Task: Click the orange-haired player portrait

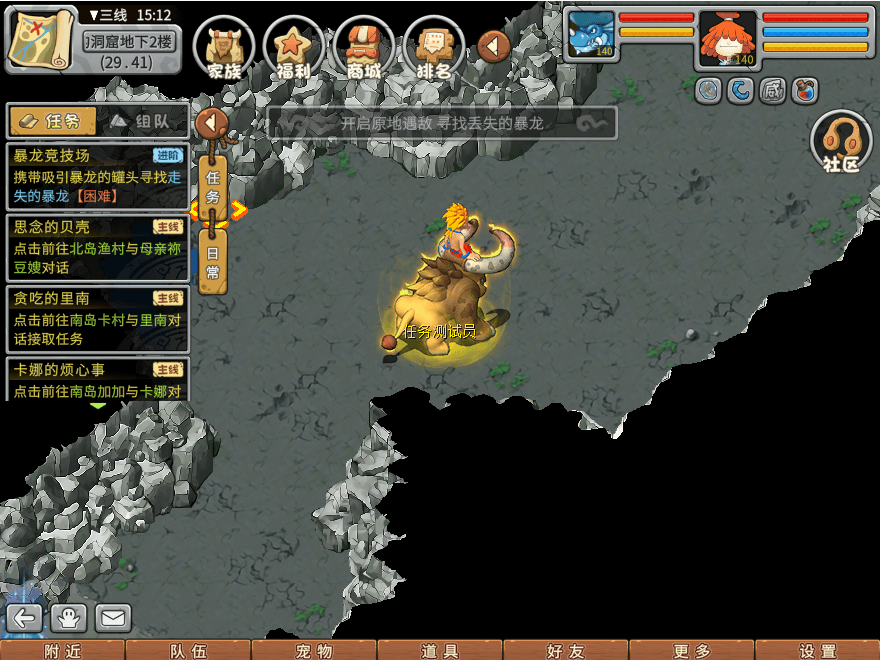Action: (x=727, y=37)
